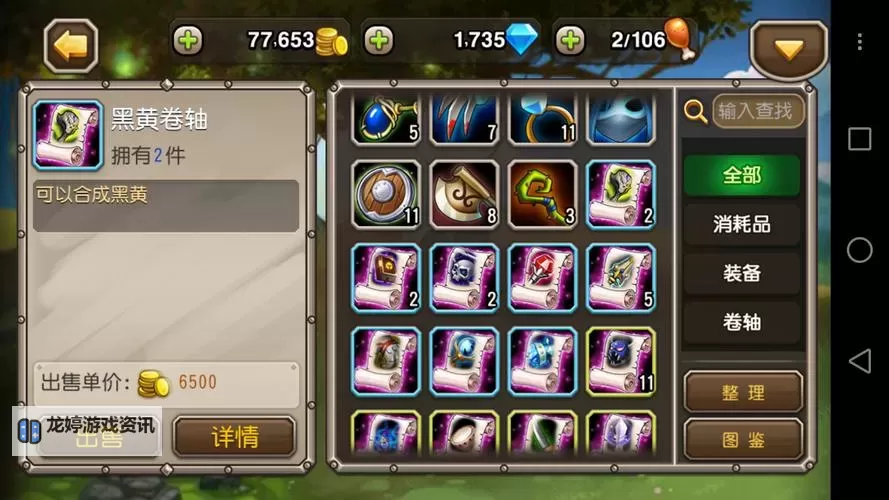Select the red gem scroll

[x=542, y=278]
